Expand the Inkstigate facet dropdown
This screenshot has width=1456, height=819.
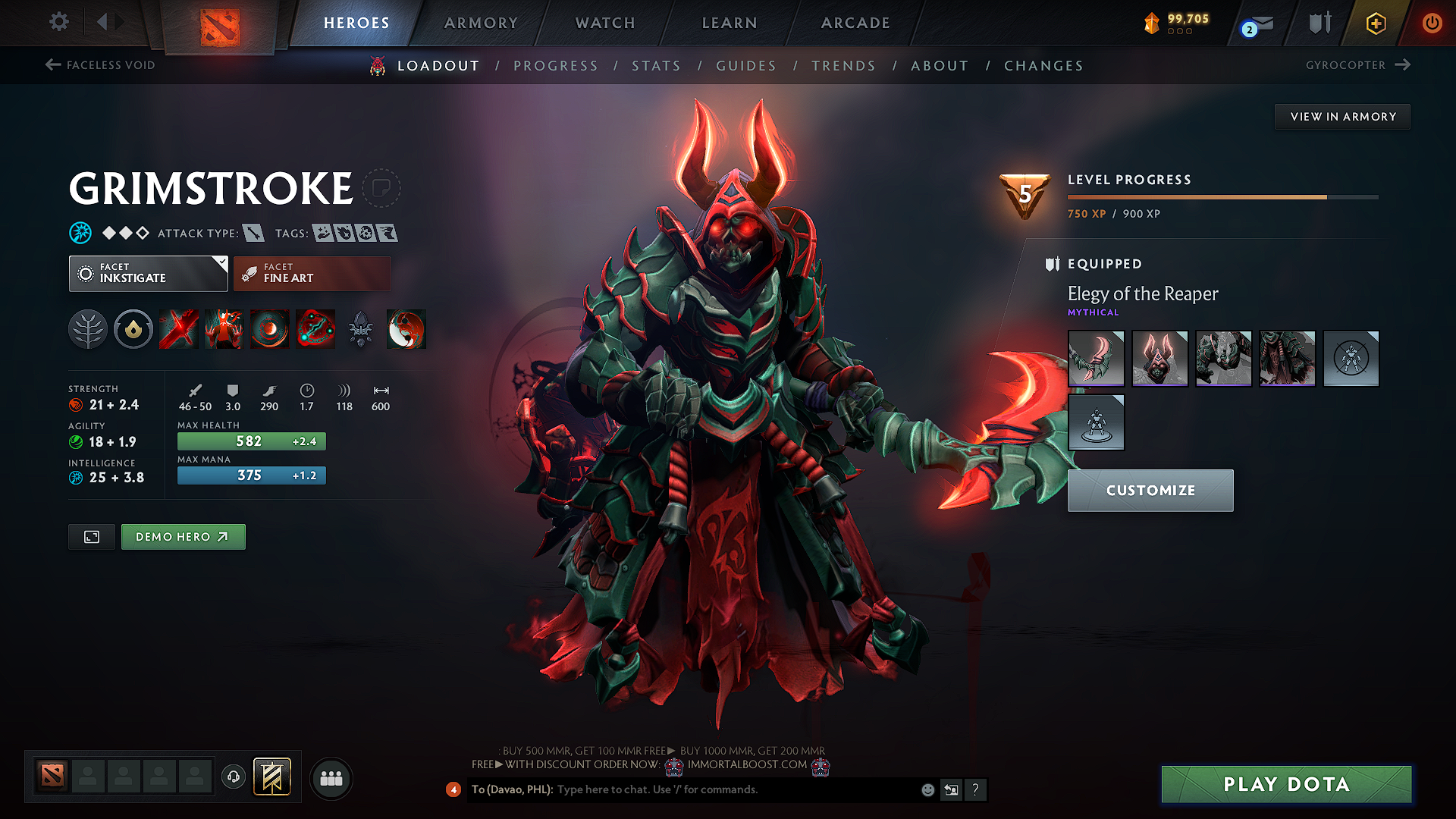tap(148, 273)
